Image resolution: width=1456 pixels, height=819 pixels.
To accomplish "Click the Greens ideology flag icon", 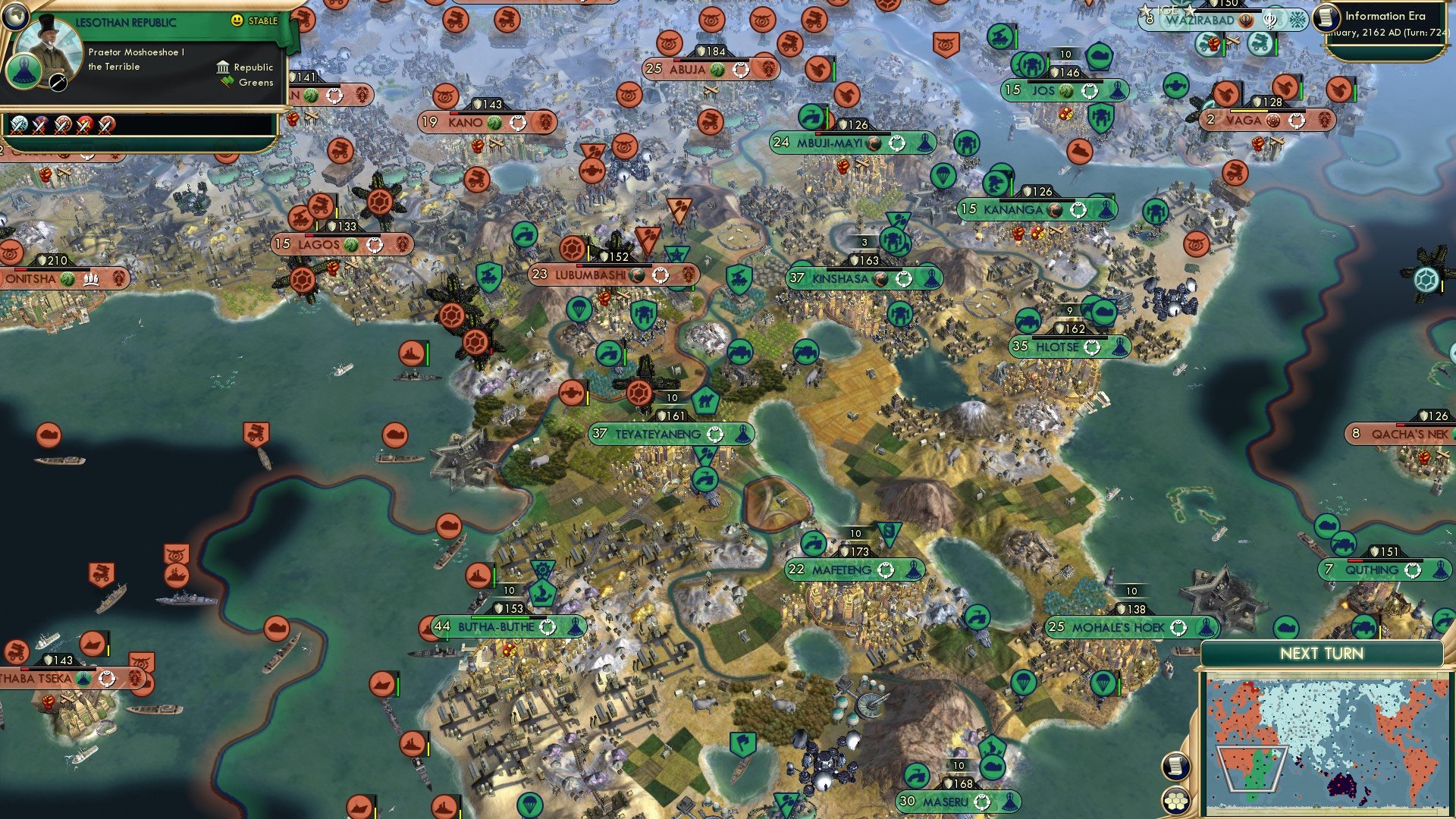I will (x=226, y=82).
